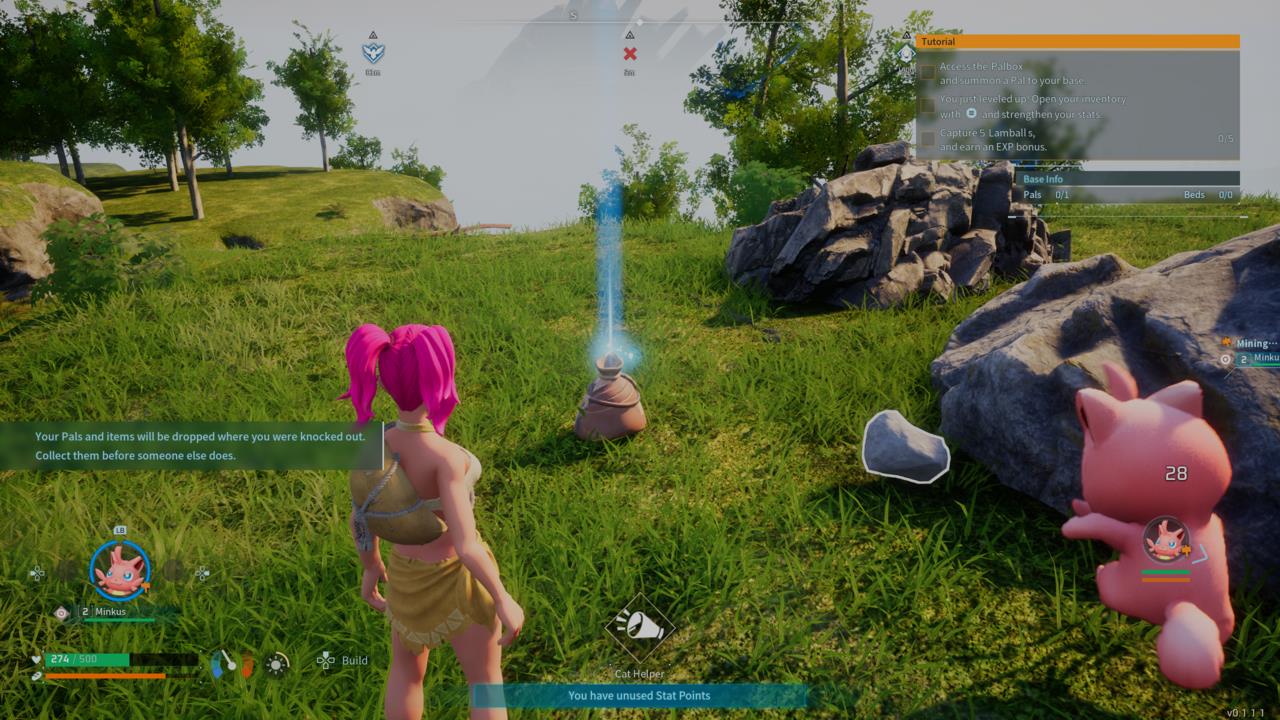Click the Build d-pad icon
Viewport: 1280px width, 720px height.
pyautogui.click(x=325, y=661)
